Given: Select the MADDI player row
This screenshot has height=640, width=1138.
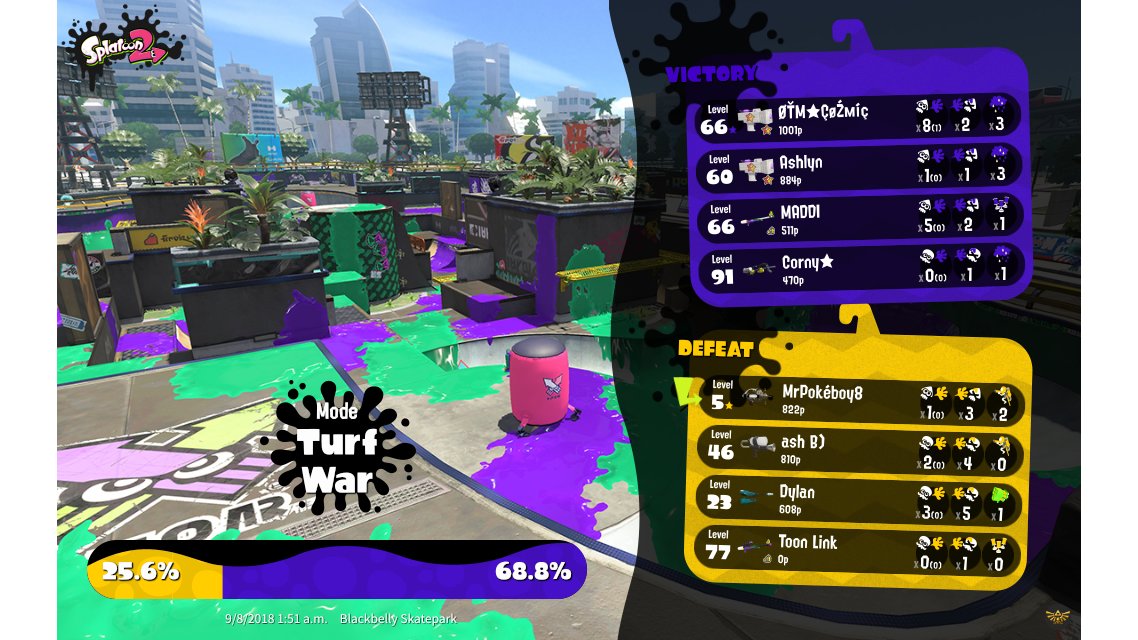Looking at the screenshot, I should tap(860, 217).
